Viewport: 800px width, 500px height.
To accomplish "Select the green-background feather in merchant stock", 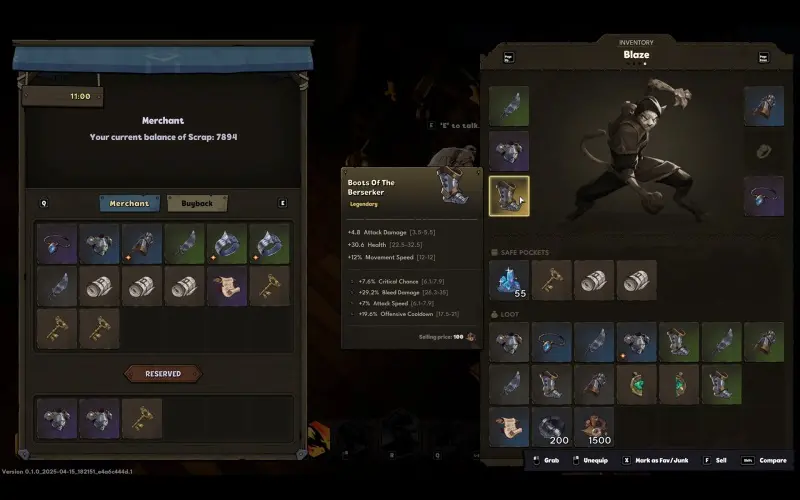I will (184, 244).
